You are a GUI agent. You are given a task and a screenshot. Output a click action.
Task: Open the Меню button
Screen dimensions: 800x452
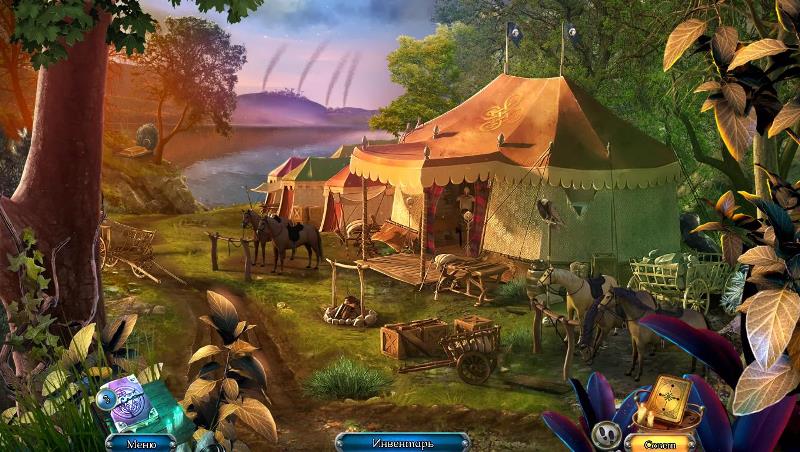point(140,441)
